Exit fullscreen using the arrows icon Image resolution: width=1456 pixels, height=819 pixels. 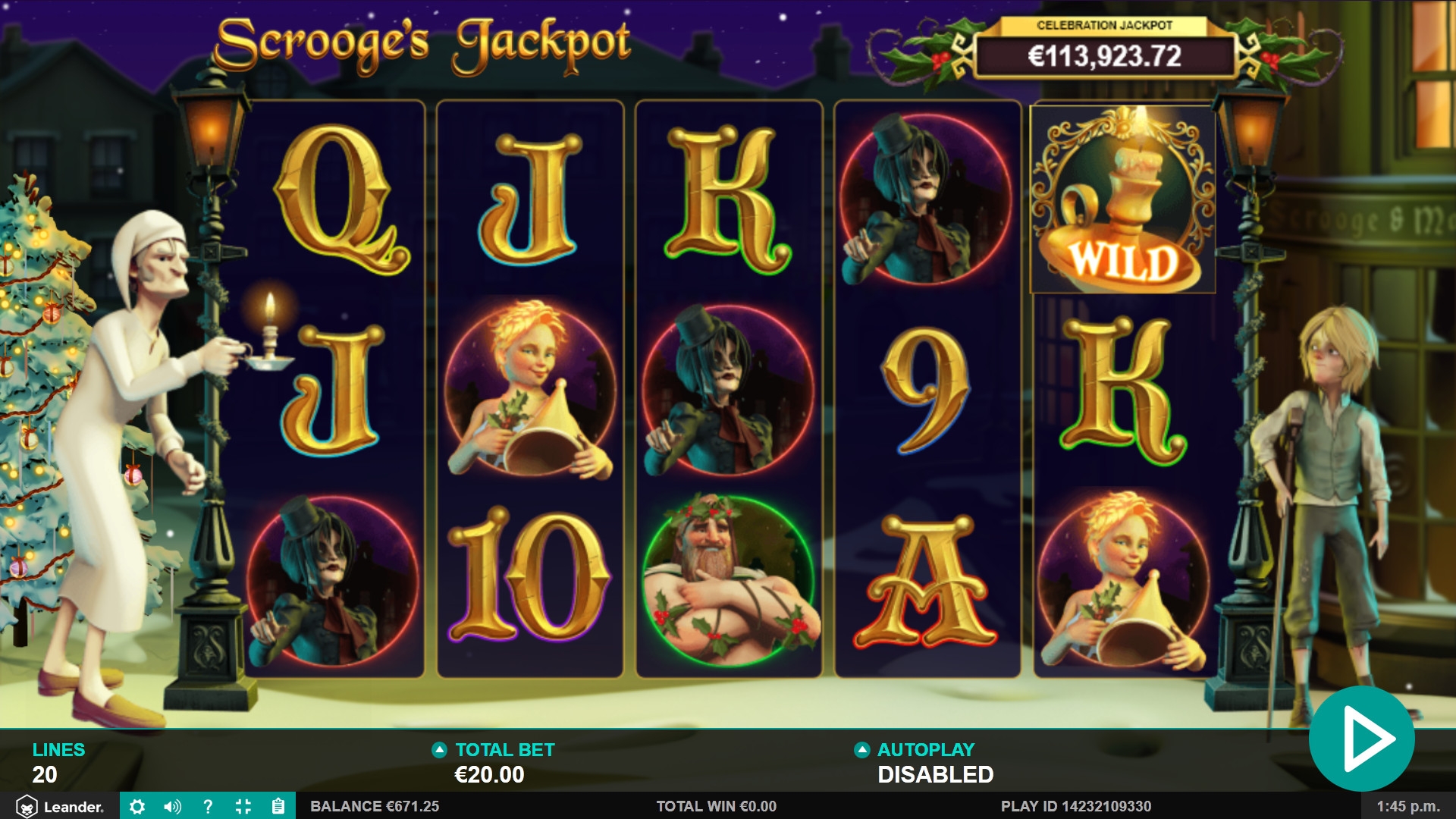(x=243, y=806)
